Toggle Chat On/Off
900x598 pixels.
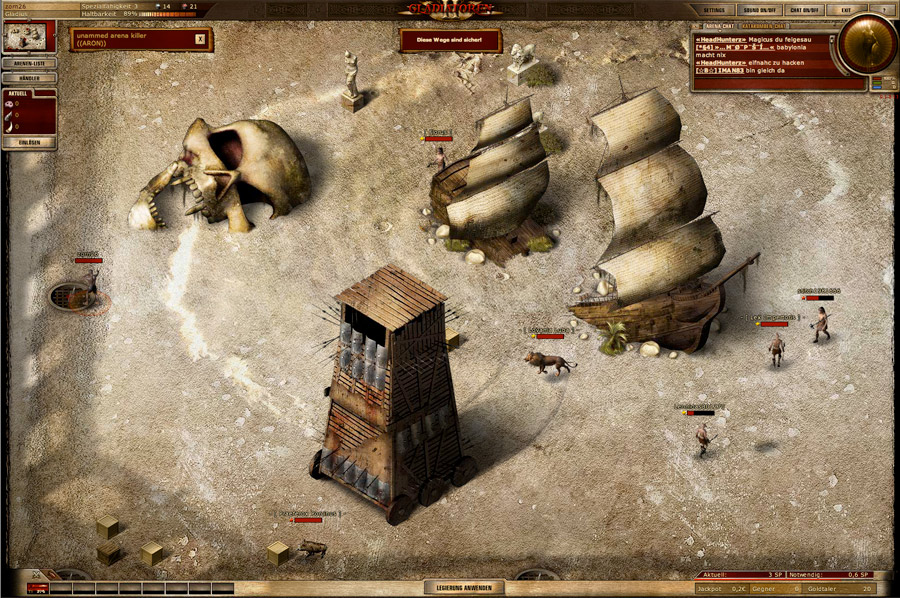click(x=803, y=9)
